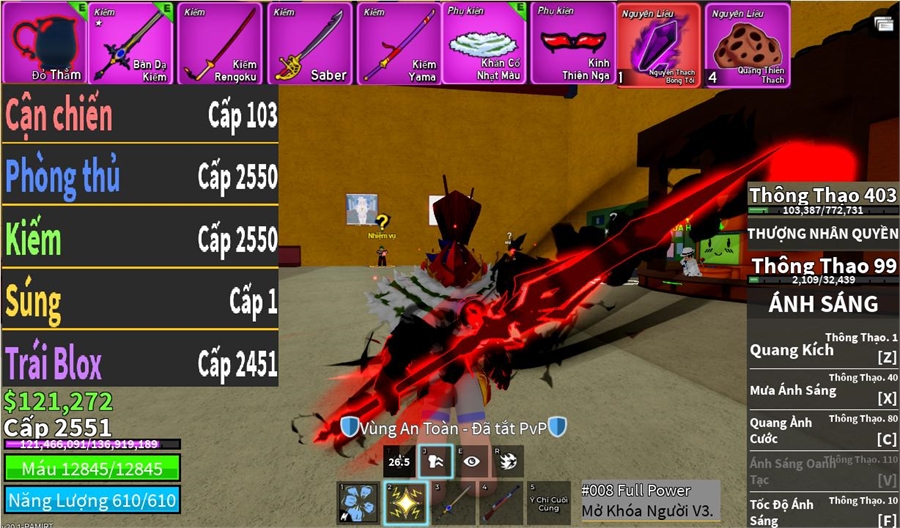Screen dimensions: 900x528
Task: Select the glowing light fruit hotbar slot
Action: [406, 503]
